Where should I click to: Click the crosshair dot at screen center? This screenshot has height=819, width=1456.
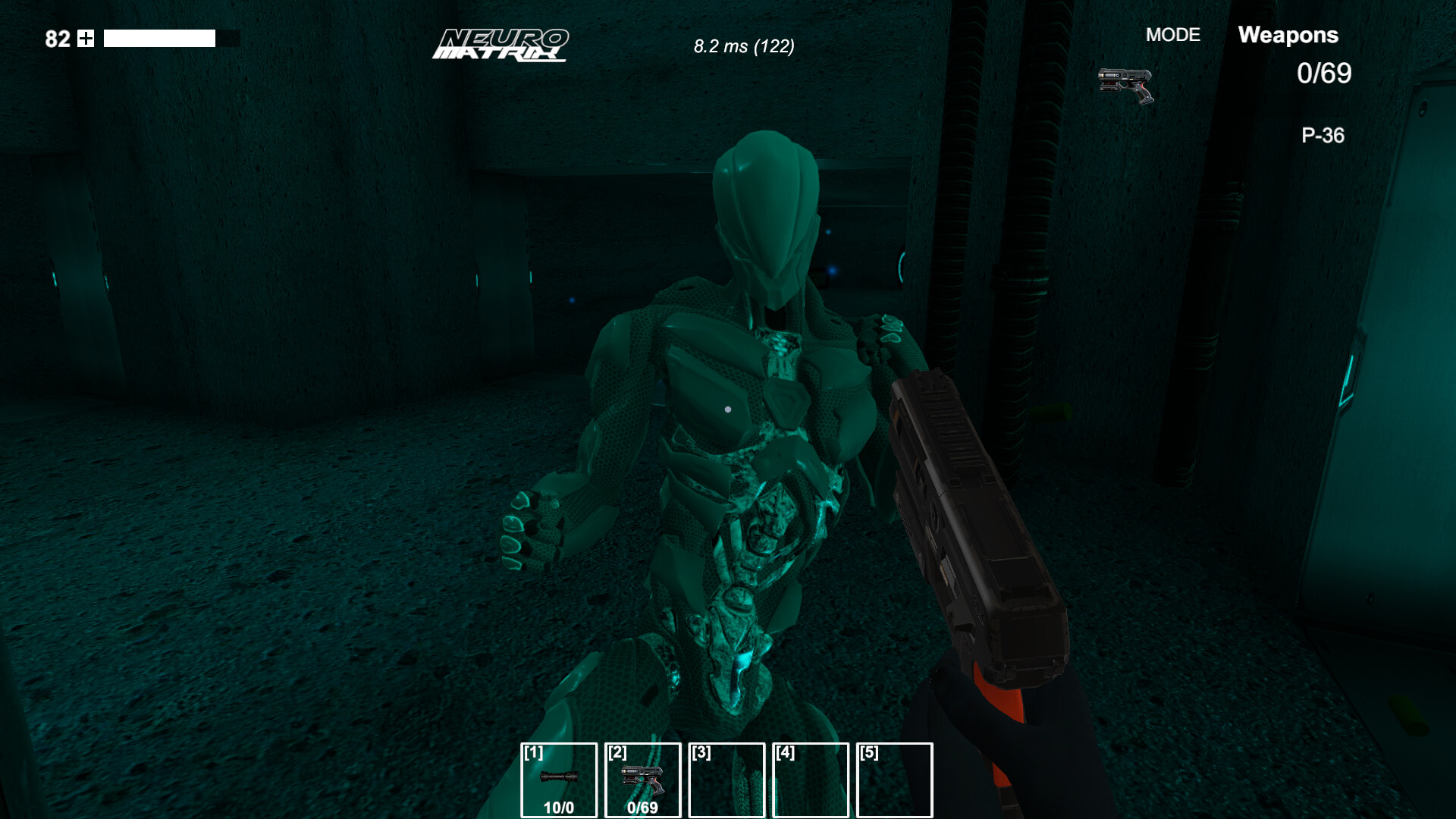(x=728, y=409)
